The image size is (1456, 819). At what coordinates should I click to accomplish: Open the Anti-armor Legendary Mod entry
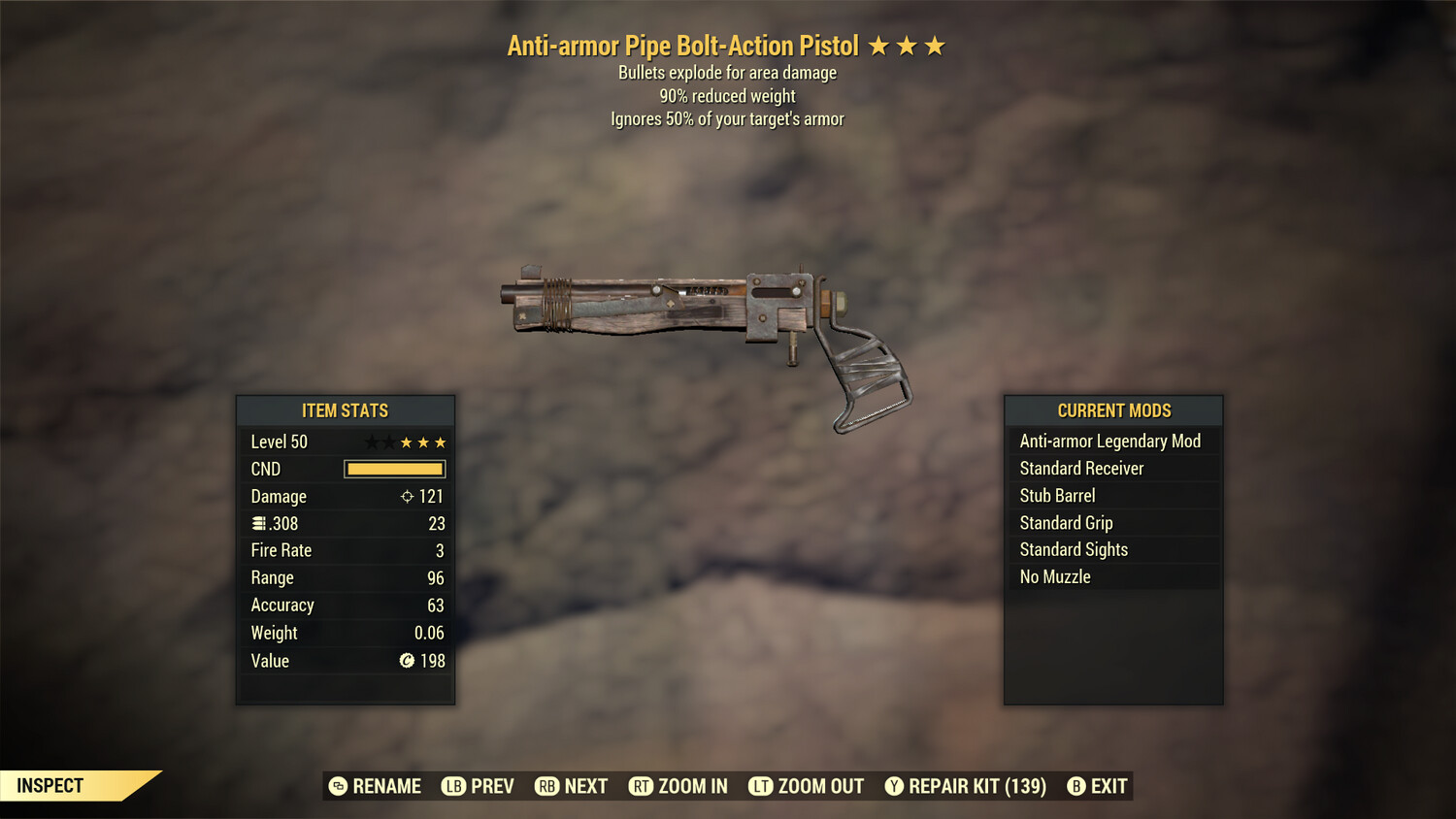pyautogui.click(x=1109, y=441)
